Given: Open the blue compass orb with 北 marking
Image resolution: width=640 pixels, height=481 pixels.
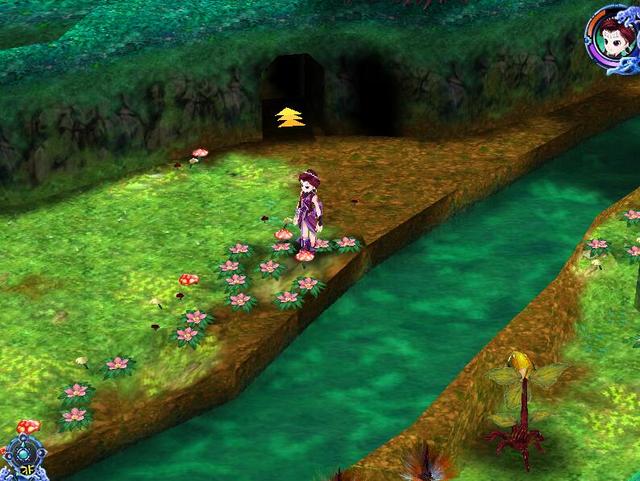Looking at the screenshot, I should [22, 457].
